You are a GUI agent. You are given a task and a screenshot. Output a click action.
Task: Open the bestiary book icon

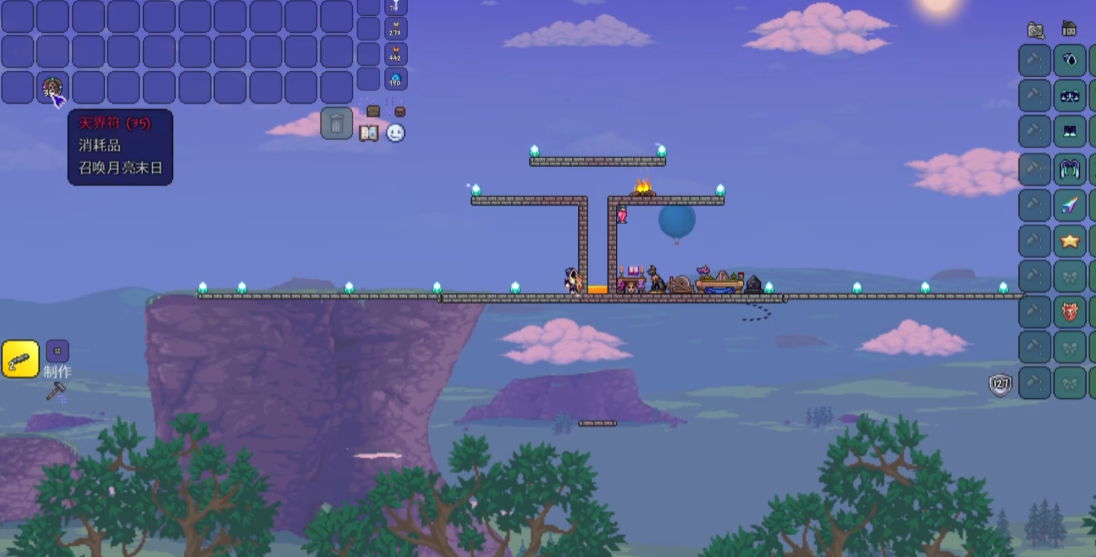coord(369,133)
